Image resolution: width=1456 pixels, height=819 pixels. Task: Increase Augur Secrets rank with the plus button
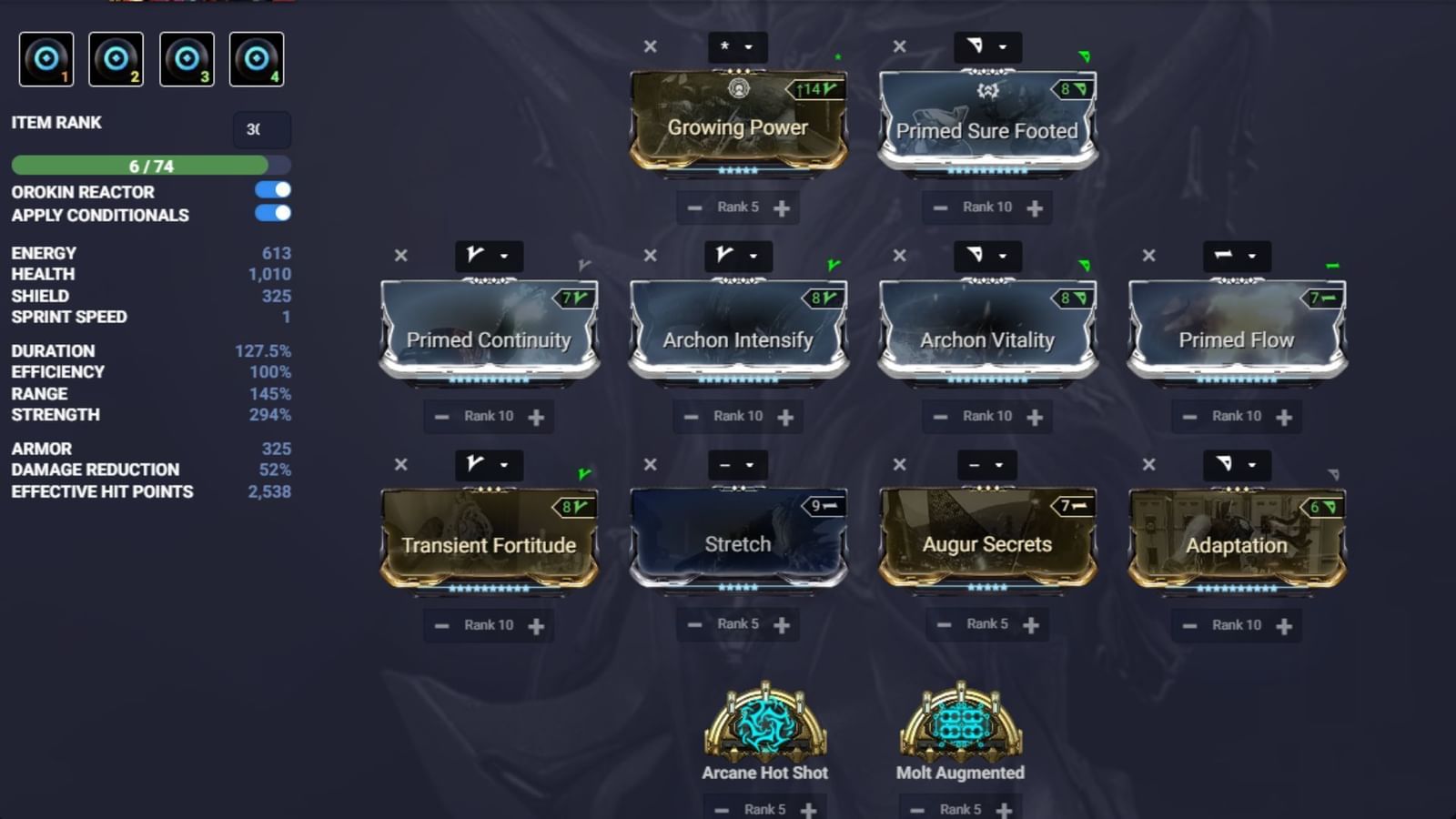point(1032,624)
